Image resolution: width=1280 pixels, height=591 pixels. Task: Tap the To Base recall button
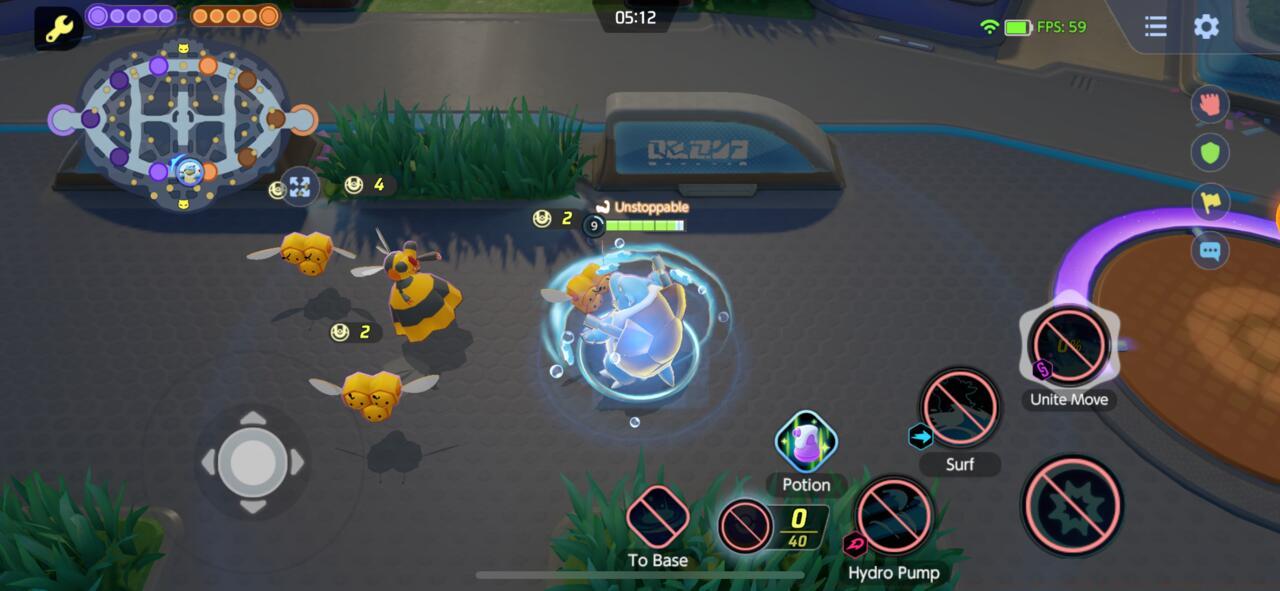click(x=658, y=517)
